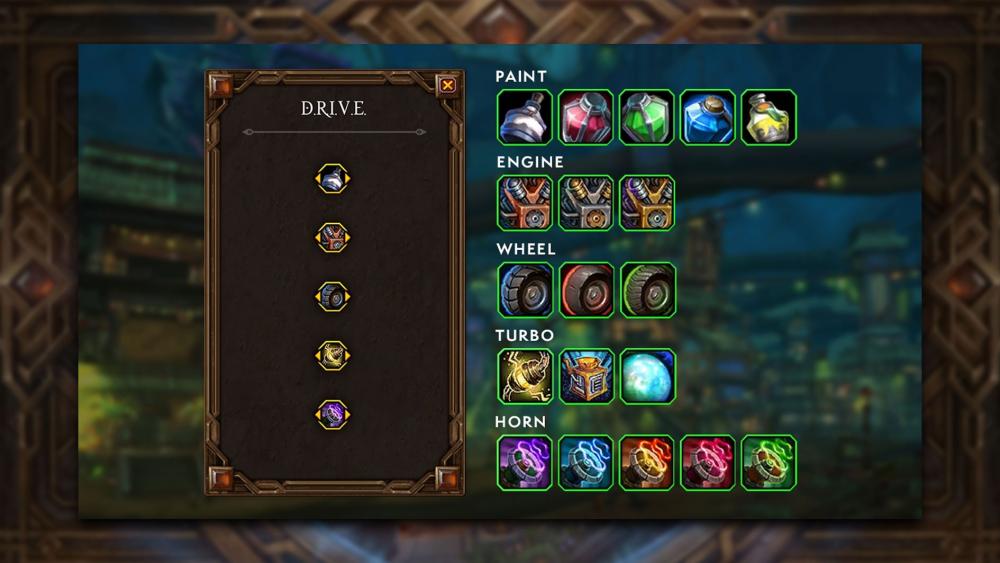Pick the blue paint bottle
This screenshot has width=1000, height=563.
click(708, 117)
